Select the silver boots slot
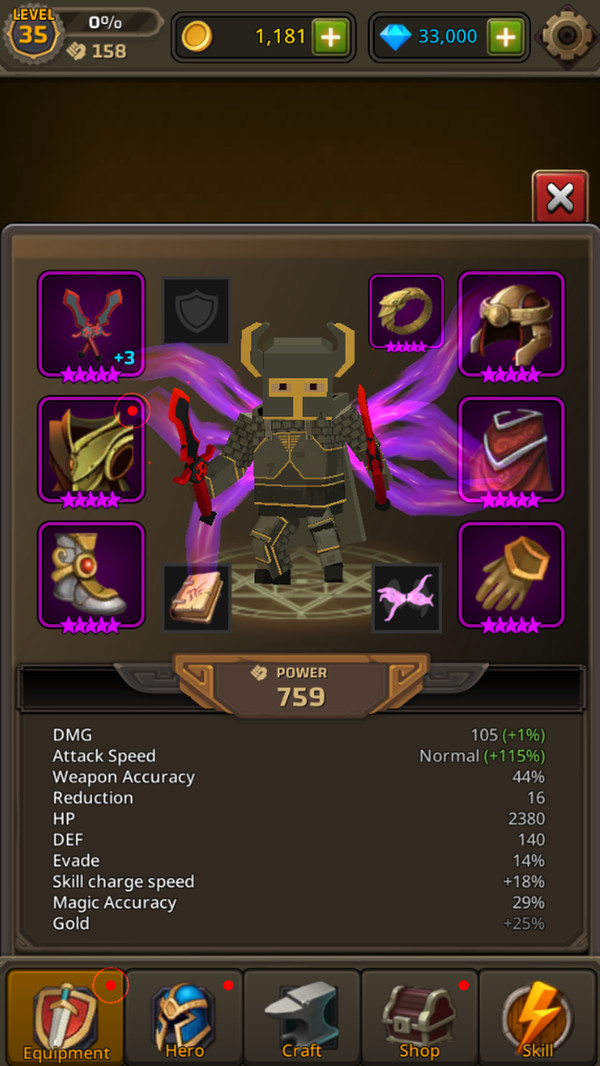600x1066 pixels. (91, 575)
